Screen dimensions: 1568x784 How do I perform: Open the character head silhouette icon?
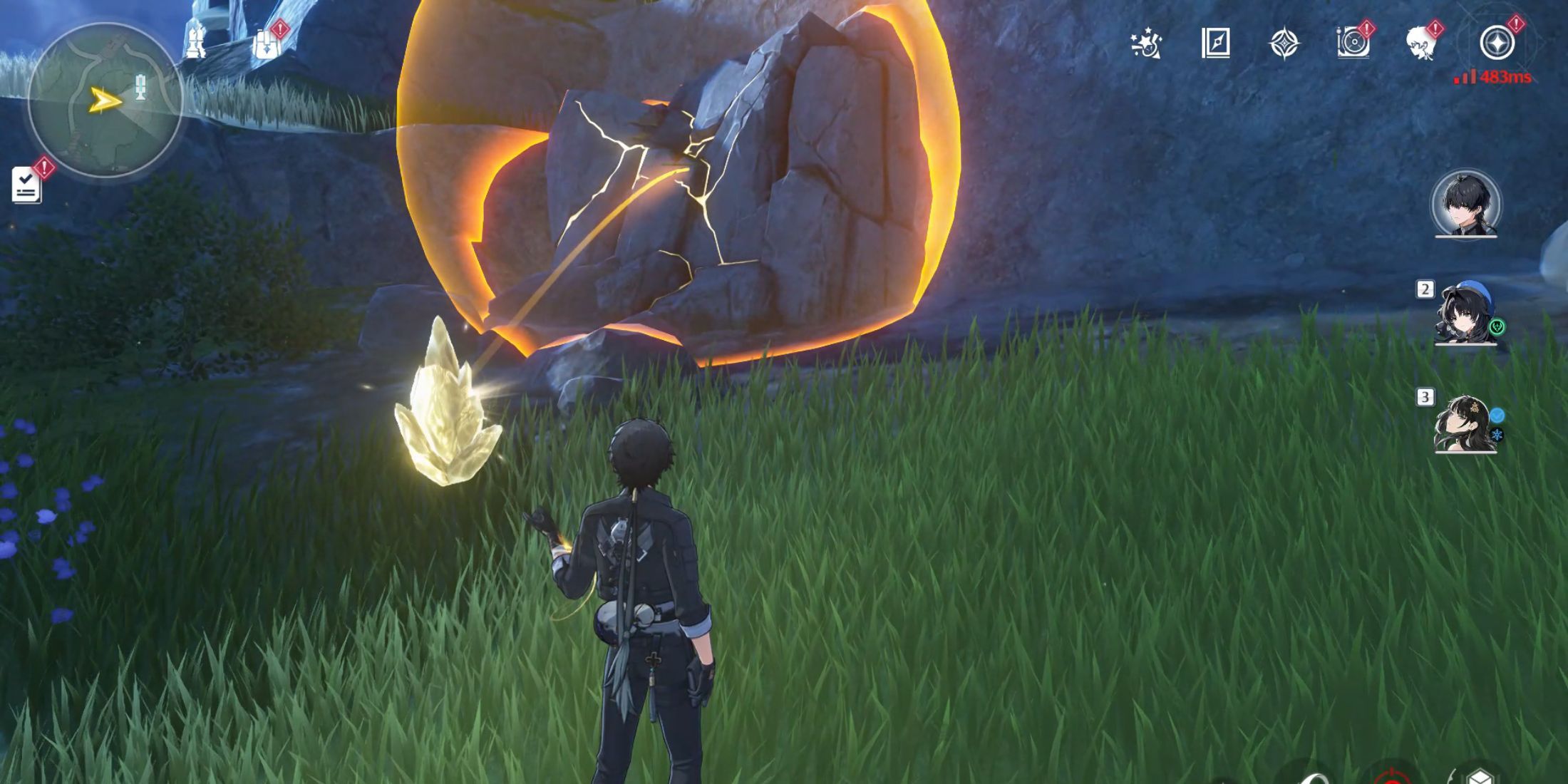coord(1420,43)
